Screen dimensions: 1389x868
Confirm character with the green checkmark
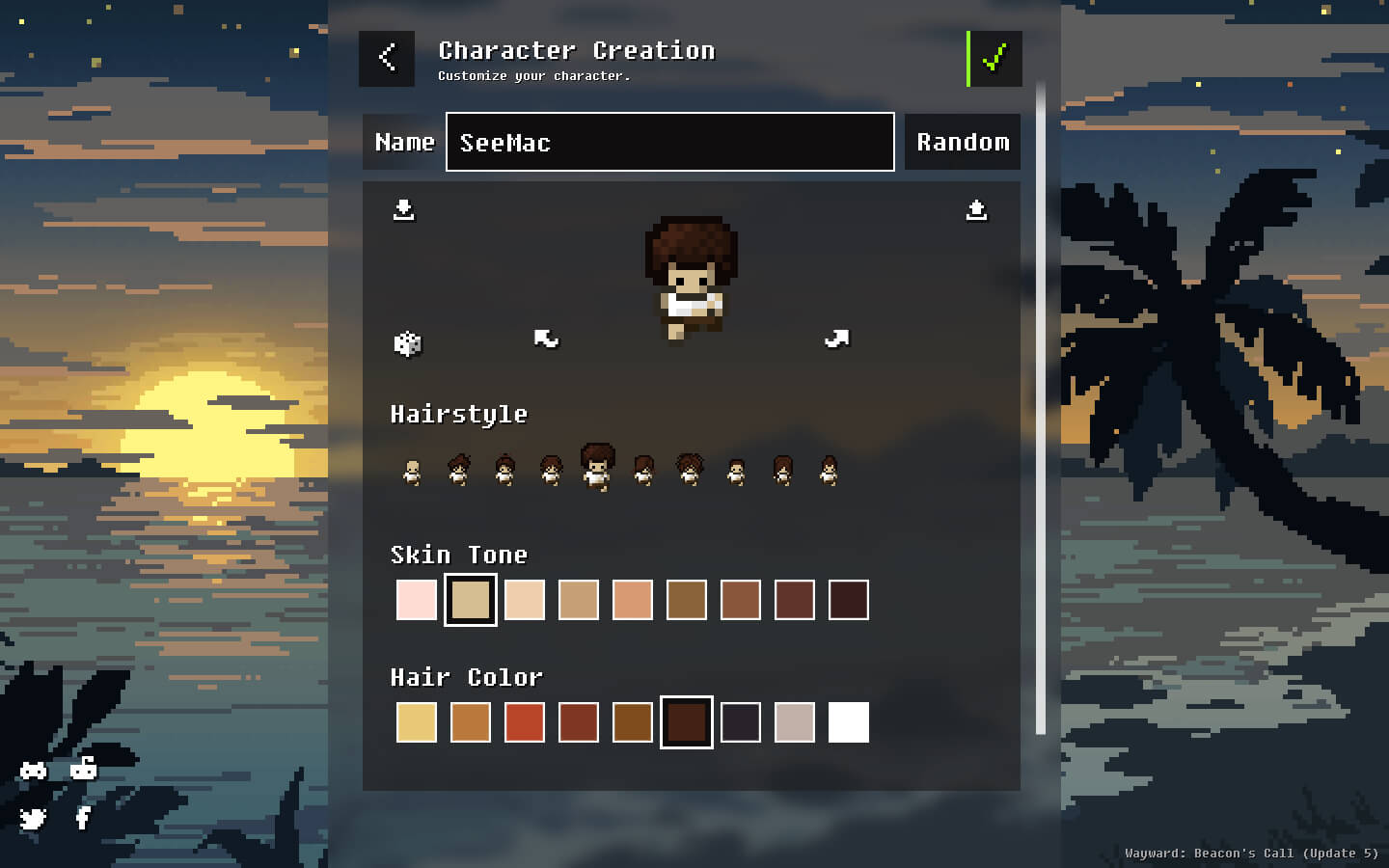[994, 58]
